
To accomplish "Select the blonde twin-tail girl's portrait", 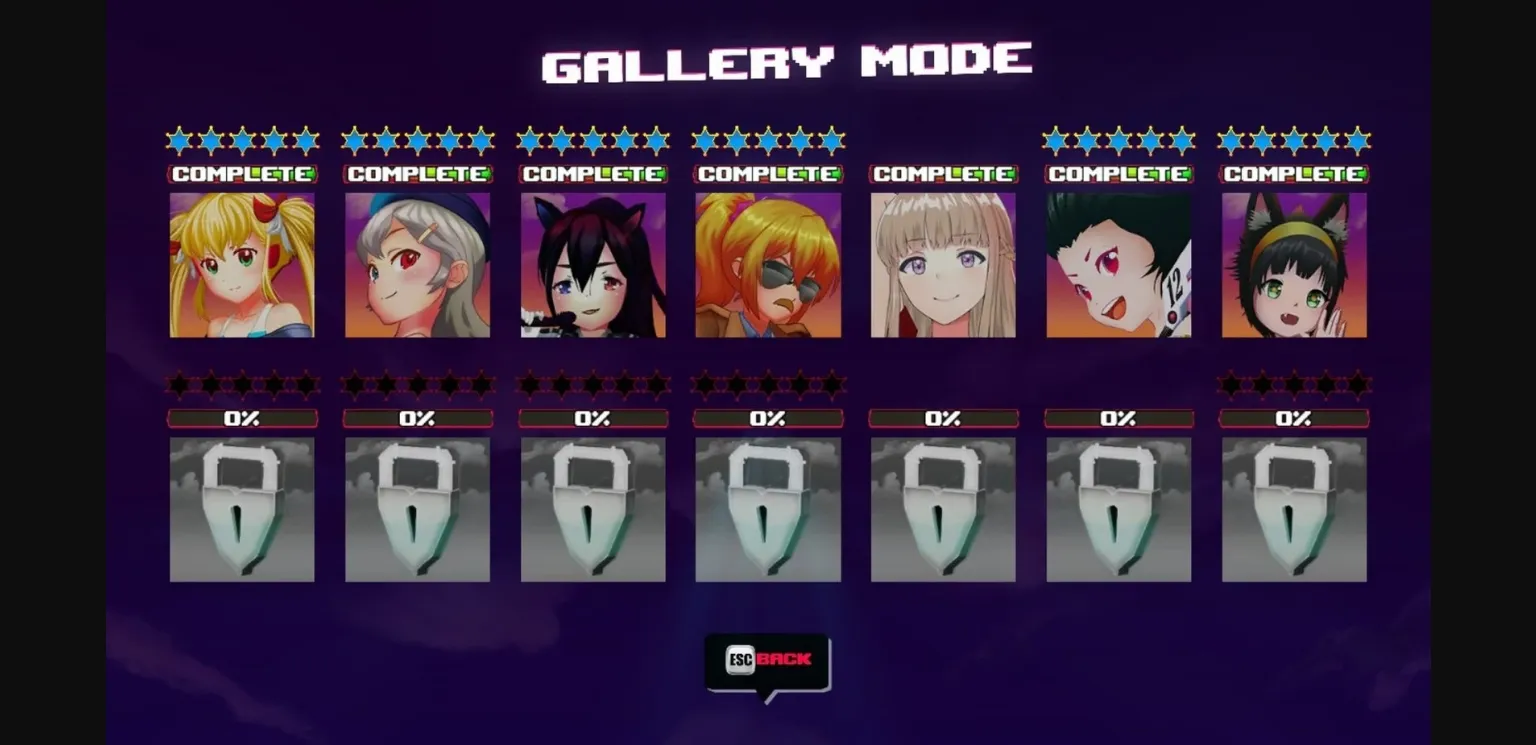I will (x=242, y=265).
